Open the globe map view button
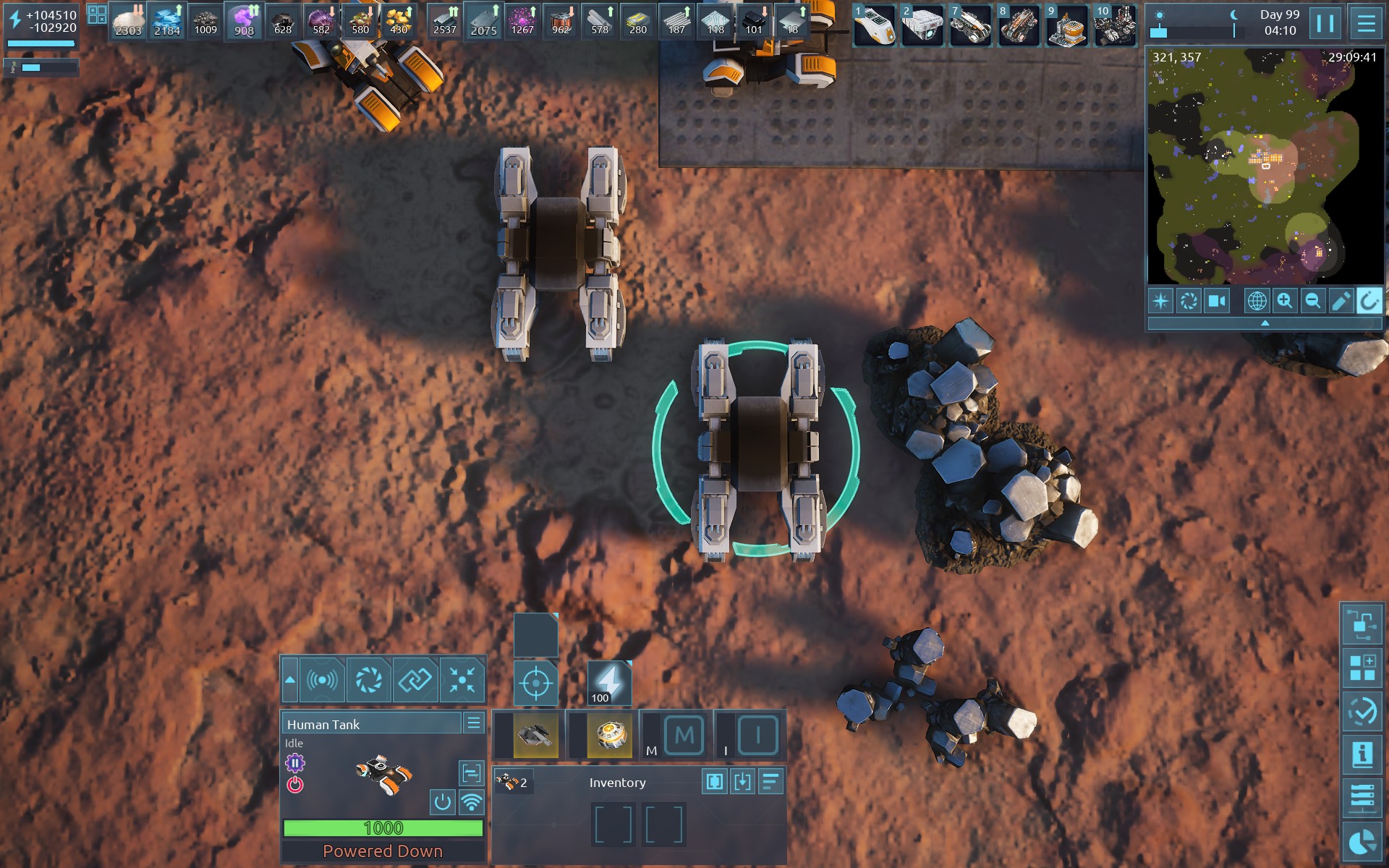Viewport: 1389px width, 868px height. (x=1257, y=300)
